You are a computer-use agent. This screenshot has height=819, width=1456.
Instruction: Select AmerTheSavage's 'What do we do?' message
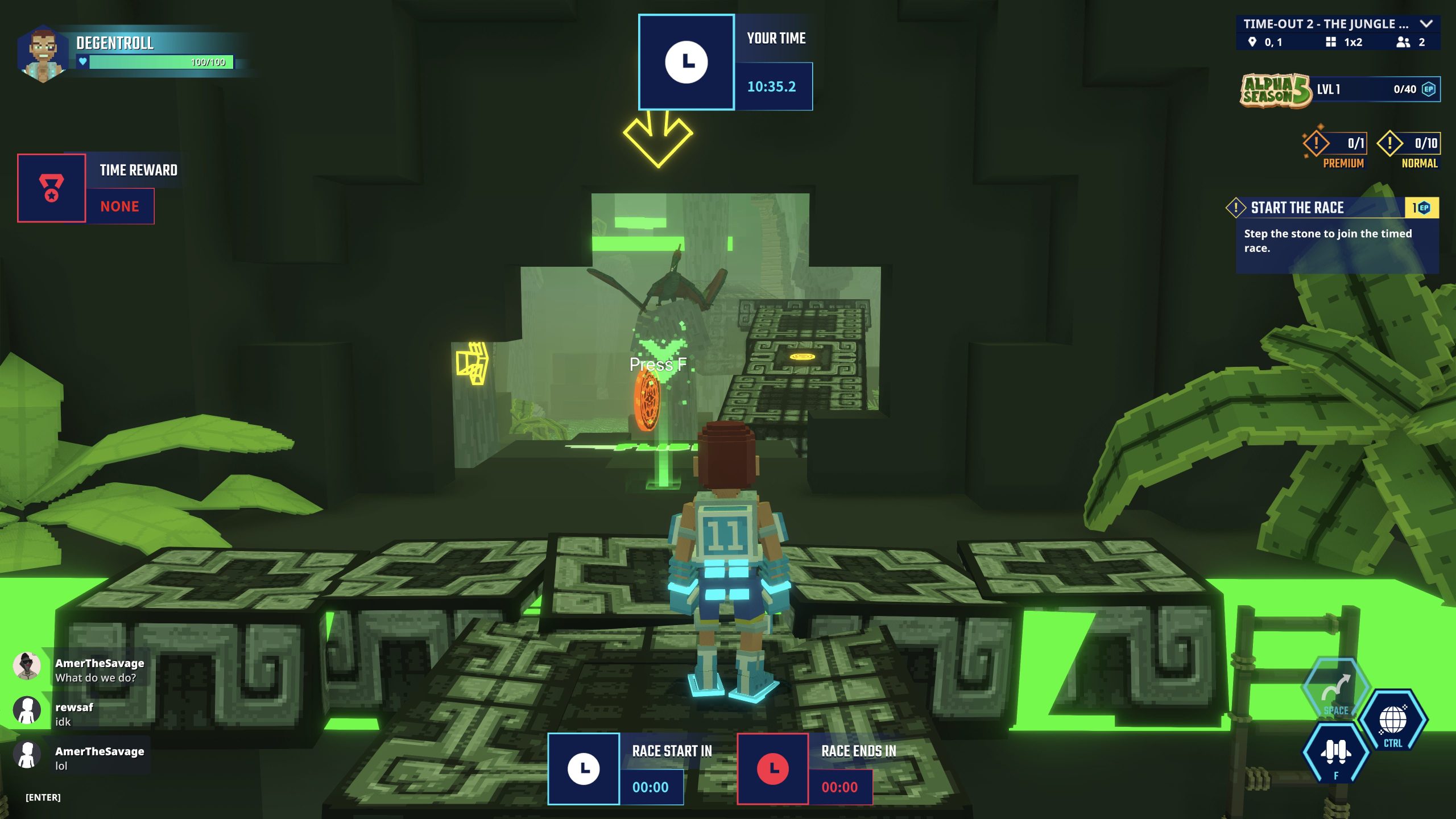coord(96,671)
